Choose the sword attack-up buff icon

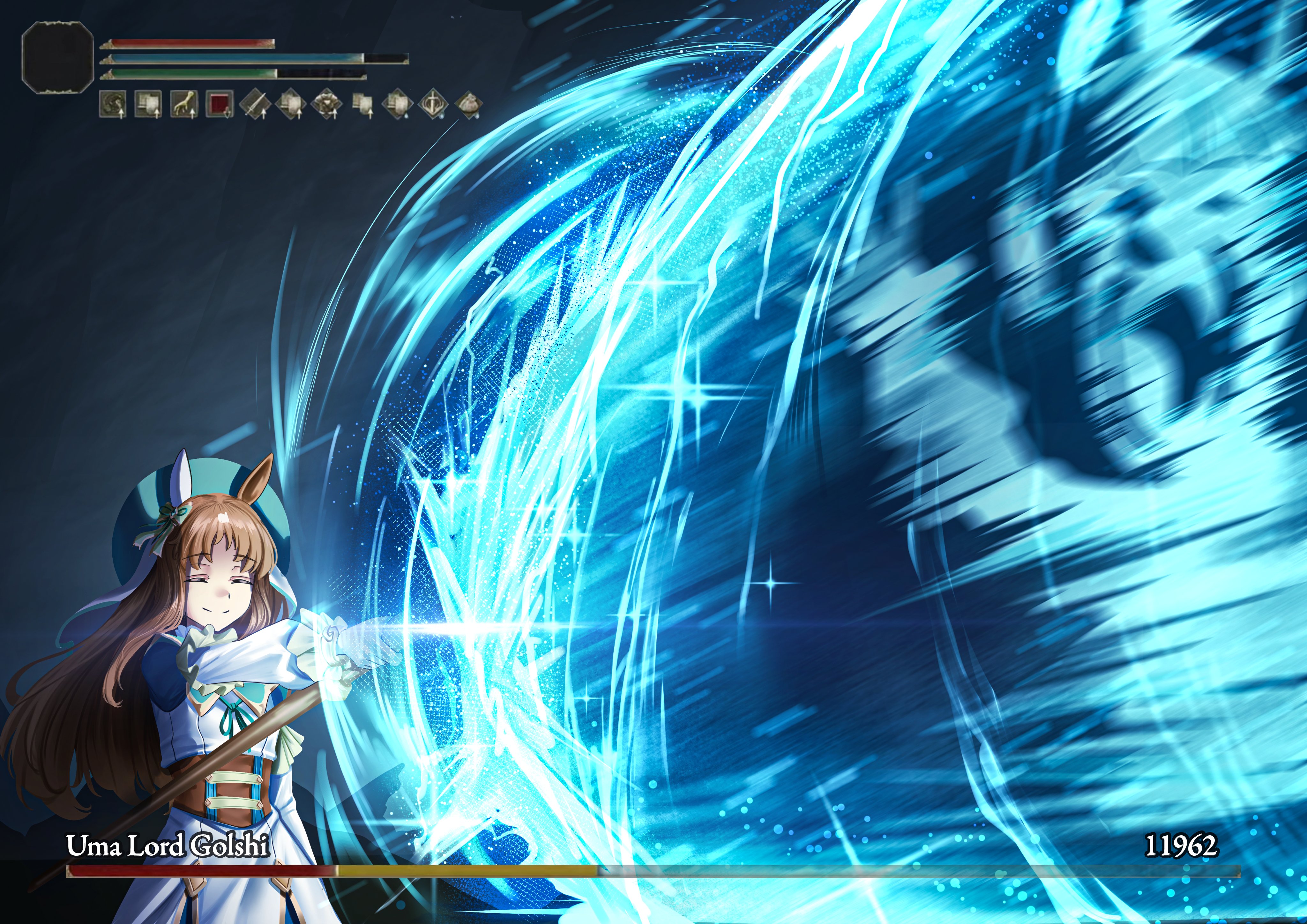click(x=254, y=104)
